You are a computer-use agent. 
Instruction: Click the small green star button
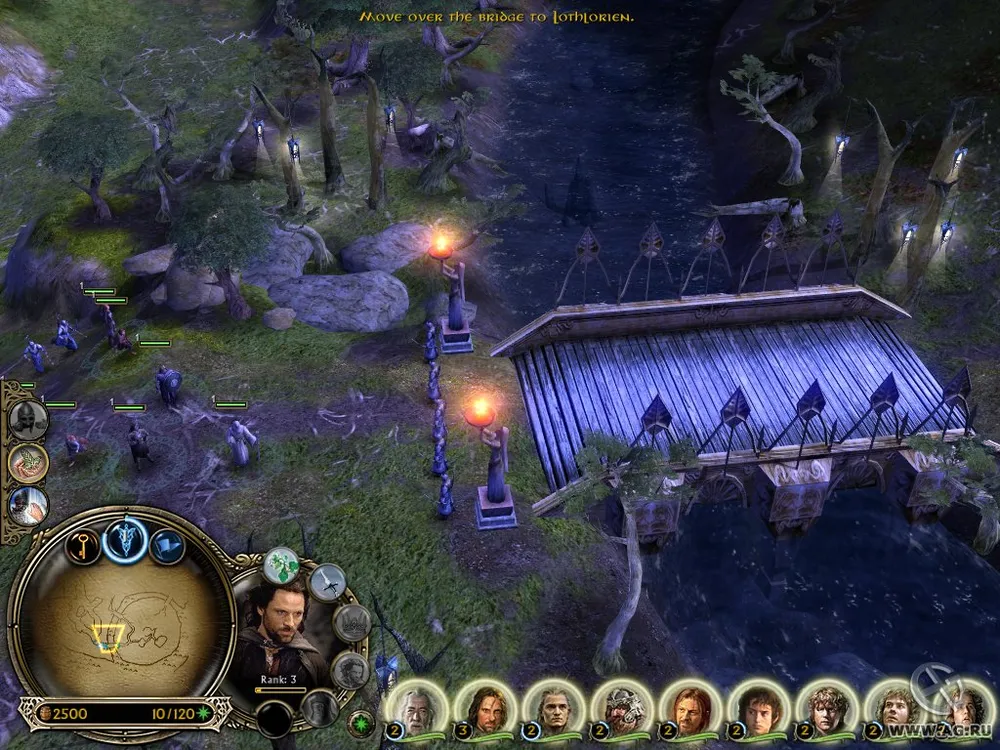(361, 722)
